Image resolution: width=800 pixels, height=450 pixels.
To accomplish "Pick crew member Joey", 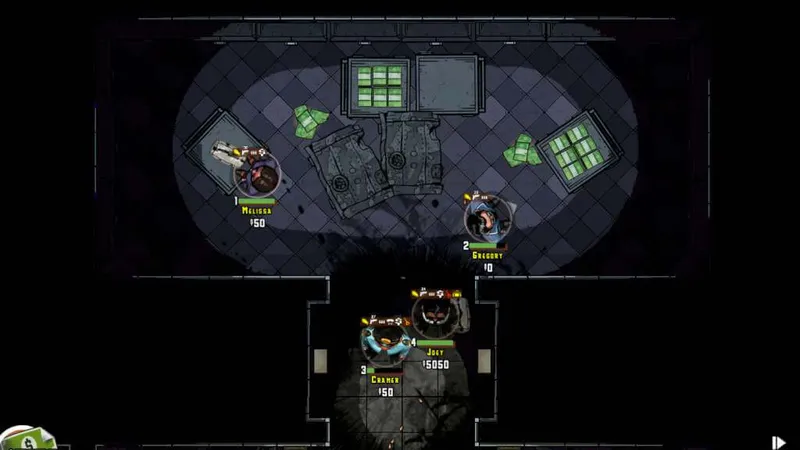I will coord(436,314).
